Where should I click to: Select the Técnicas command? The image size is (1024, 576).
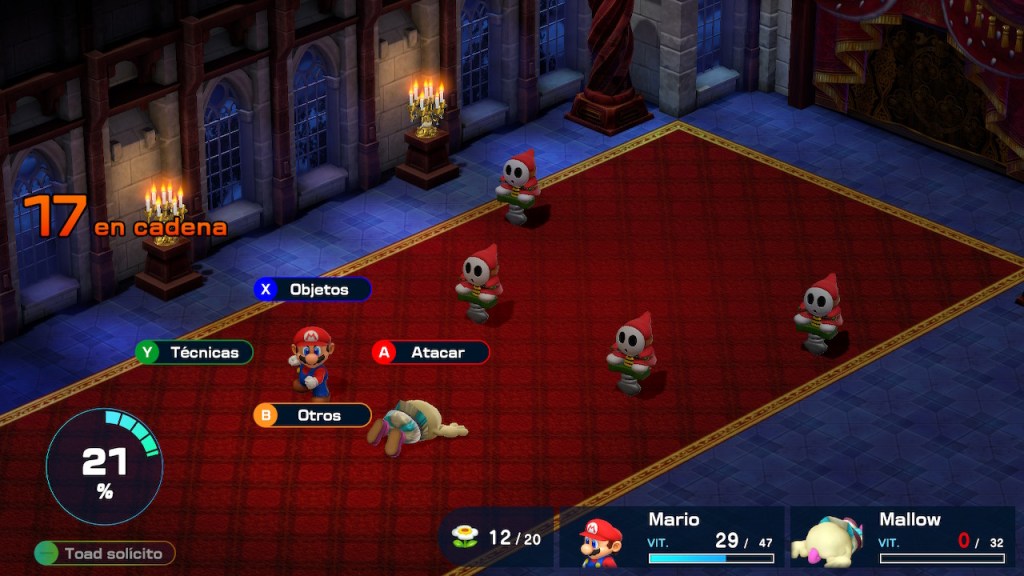pos(195,352)
